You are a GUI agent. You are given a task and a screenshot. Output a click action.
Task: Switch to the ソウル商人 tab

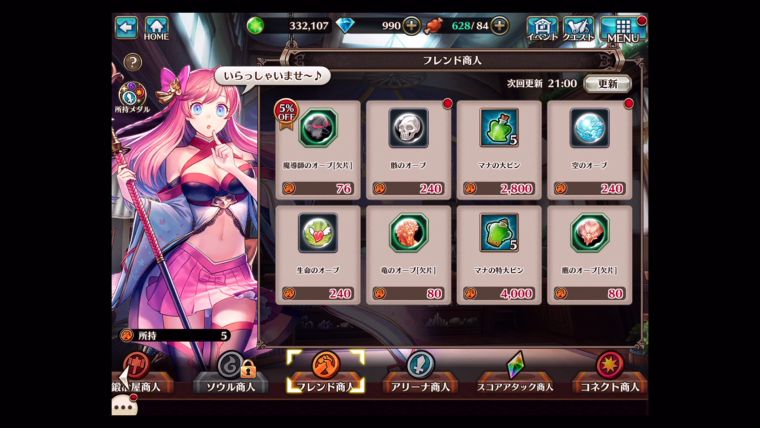[231, 374]
